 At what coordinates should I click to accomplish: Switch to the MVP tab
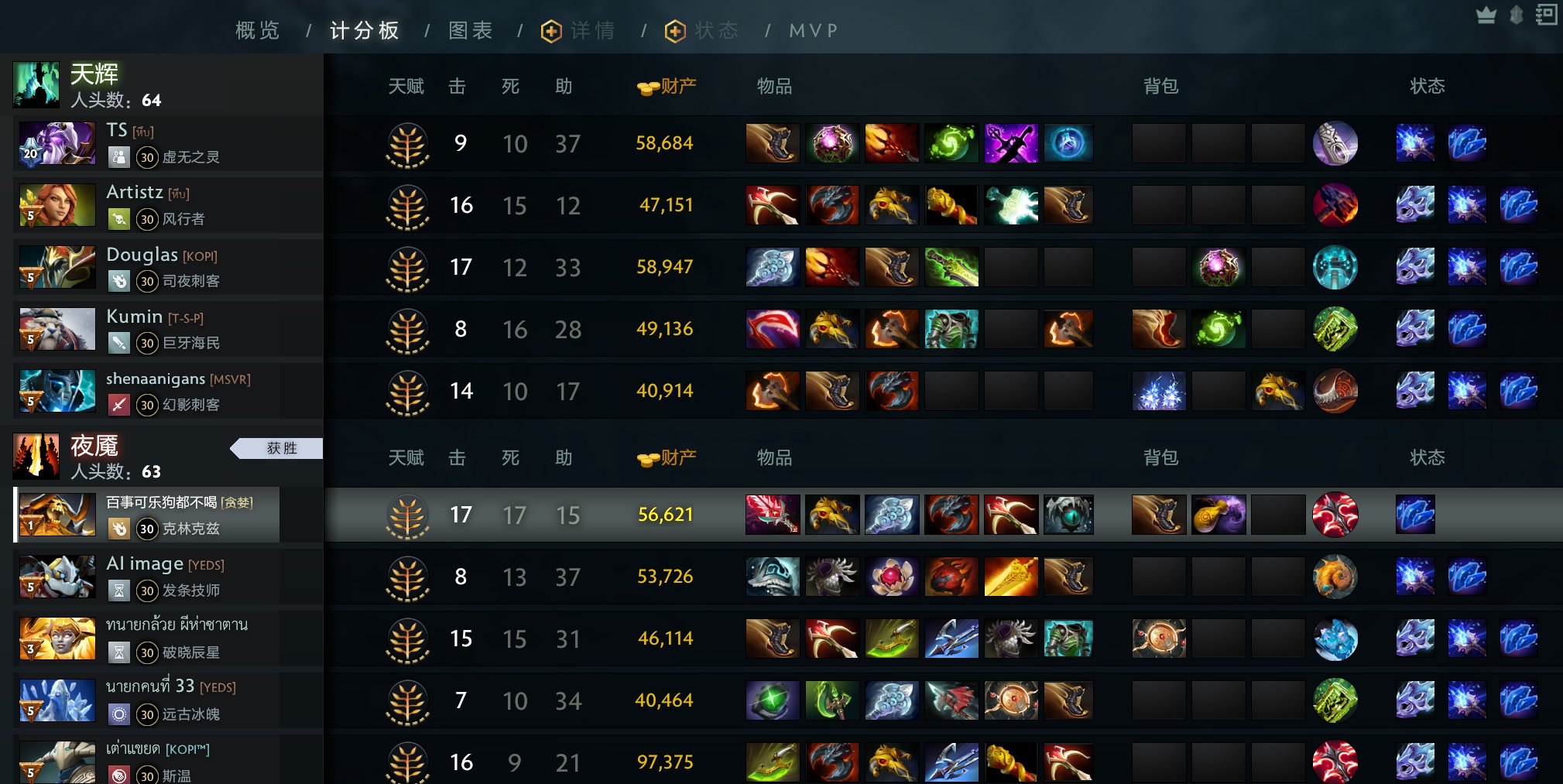tap(812, 30)
